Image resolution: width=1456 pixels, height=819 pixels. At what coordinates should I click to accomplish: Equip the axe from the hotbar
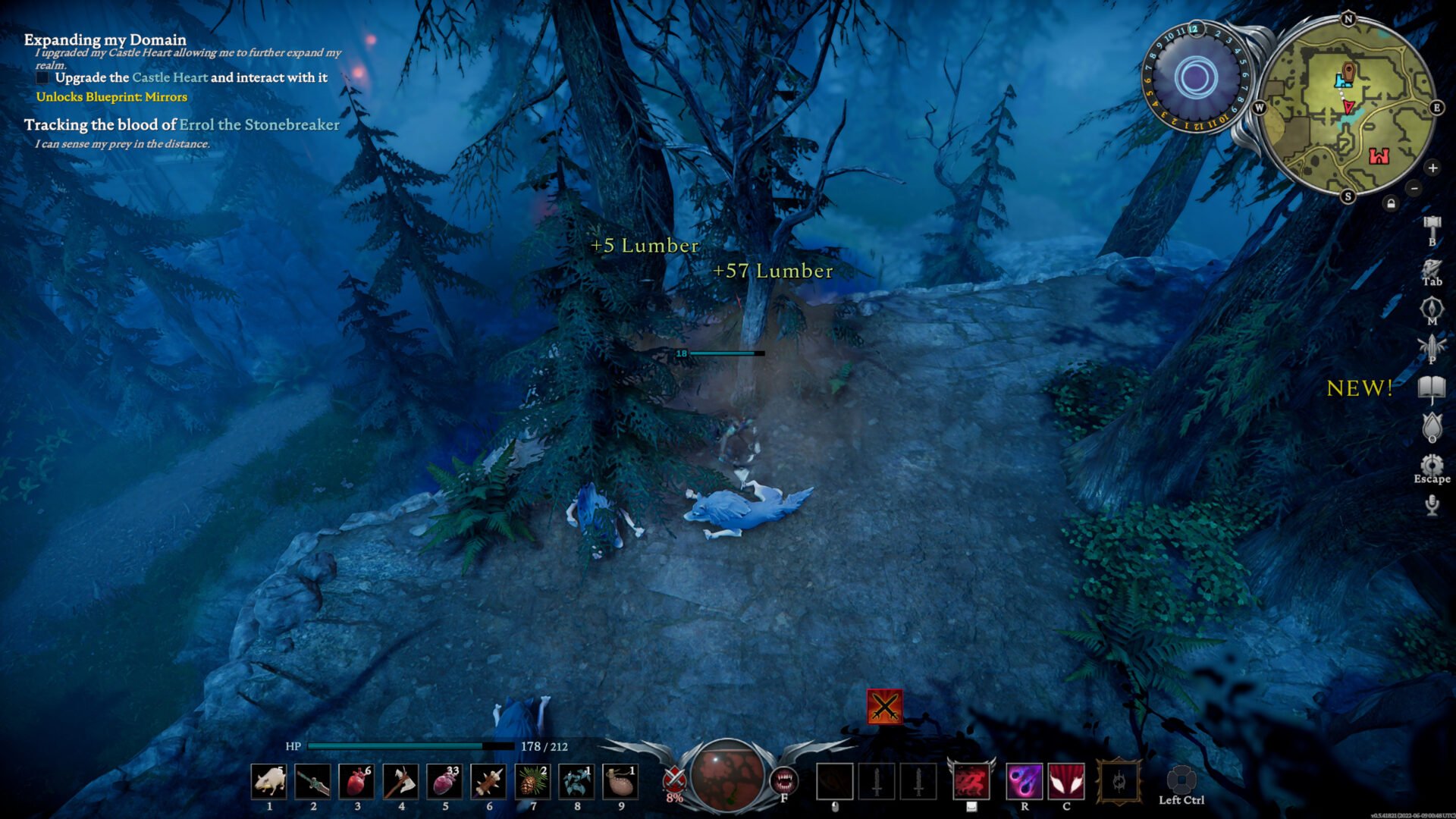(x=401, y=782)
